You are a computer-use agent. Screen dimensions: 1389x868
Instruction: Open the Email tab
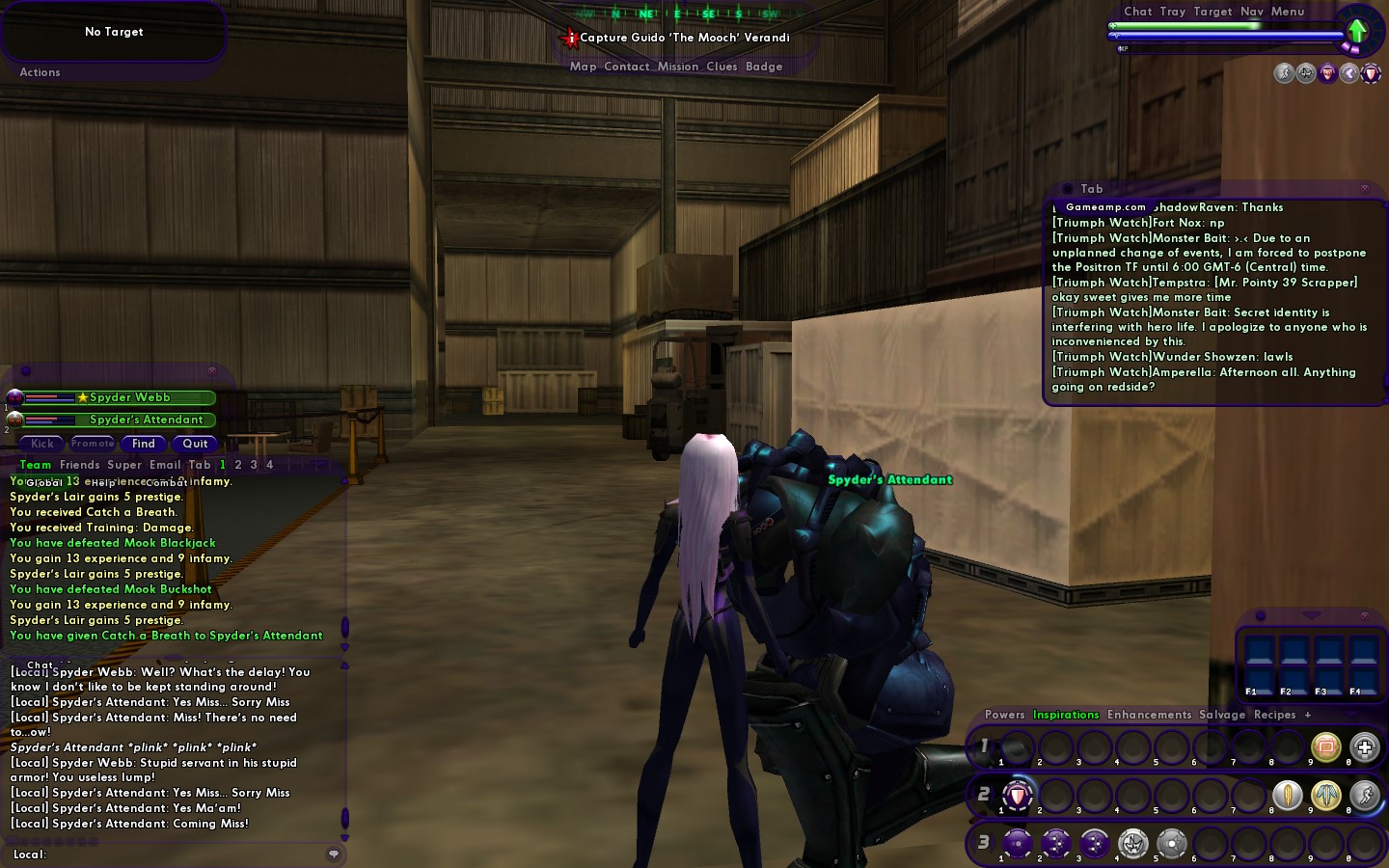(x=164, y=465)
